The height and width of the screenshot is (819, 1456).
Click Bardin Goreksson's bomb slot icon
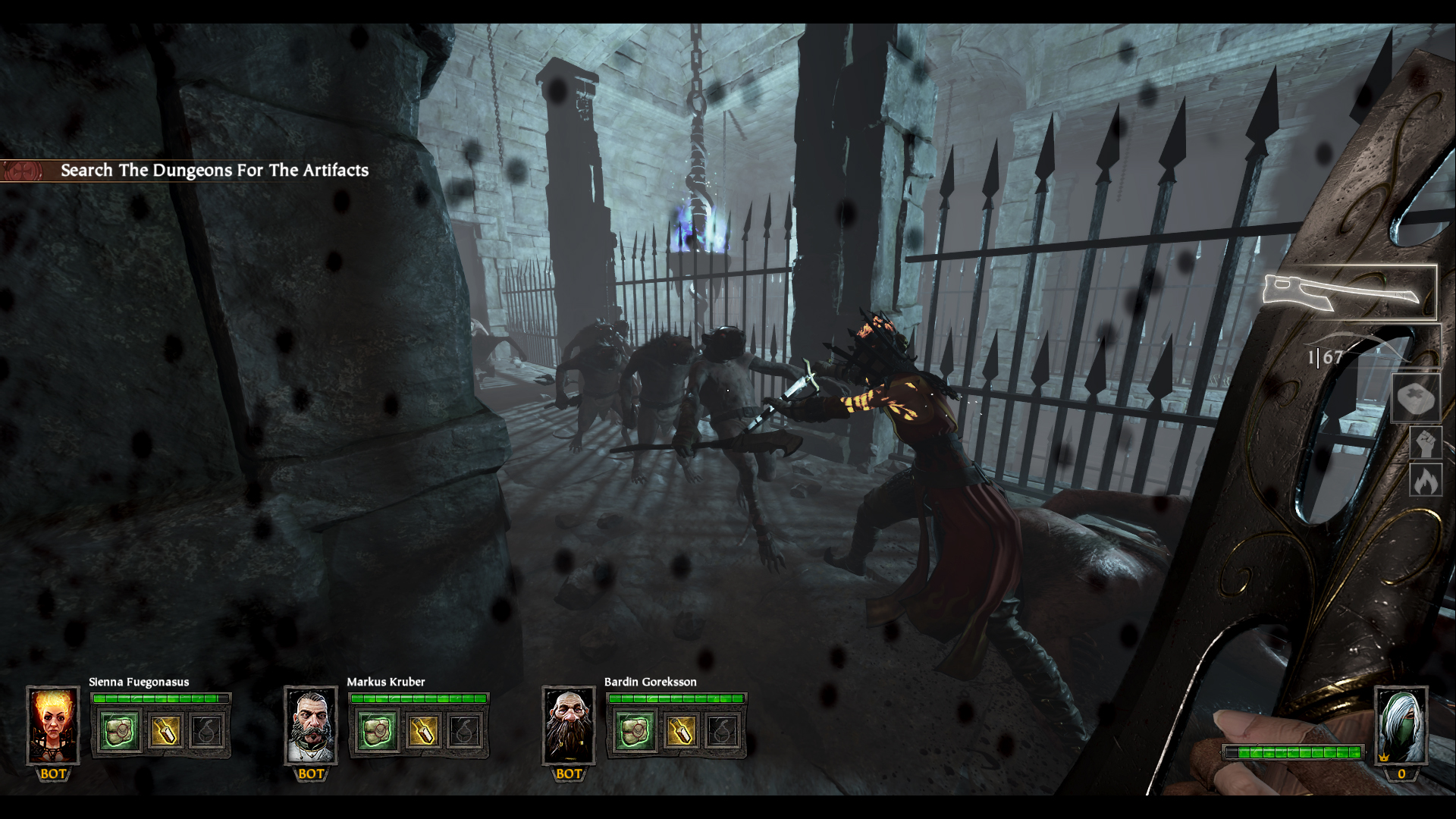723,733
